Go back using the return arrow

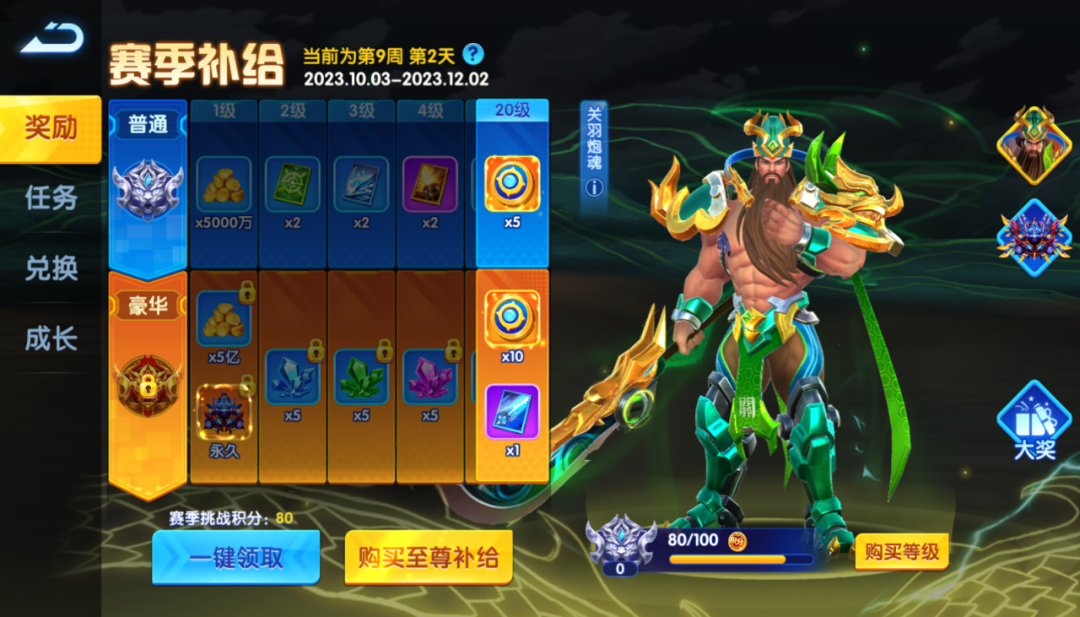(x=52, y=40)
